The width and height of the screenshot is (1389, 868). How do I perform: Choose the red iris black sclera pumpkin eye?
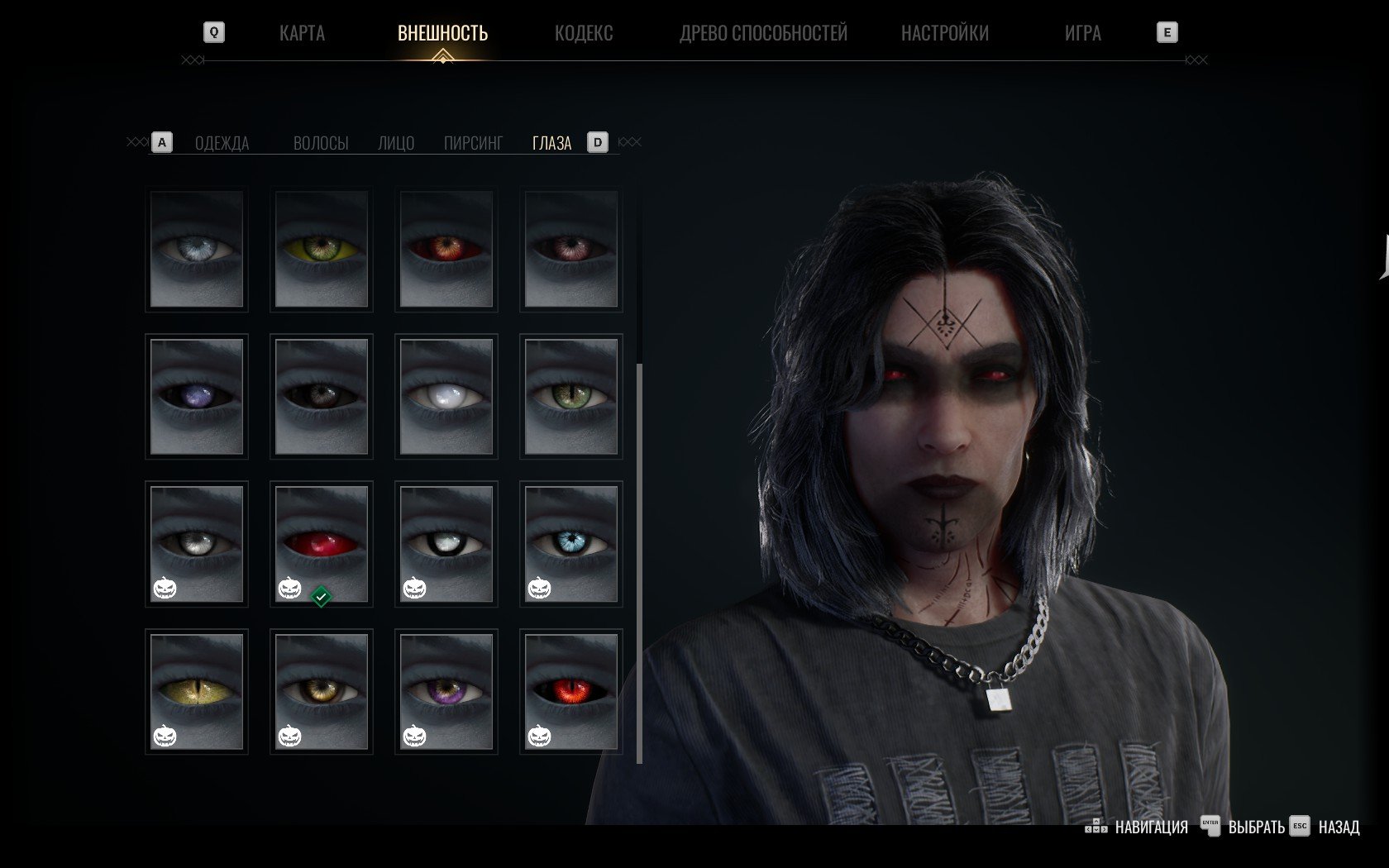(571, 691)
